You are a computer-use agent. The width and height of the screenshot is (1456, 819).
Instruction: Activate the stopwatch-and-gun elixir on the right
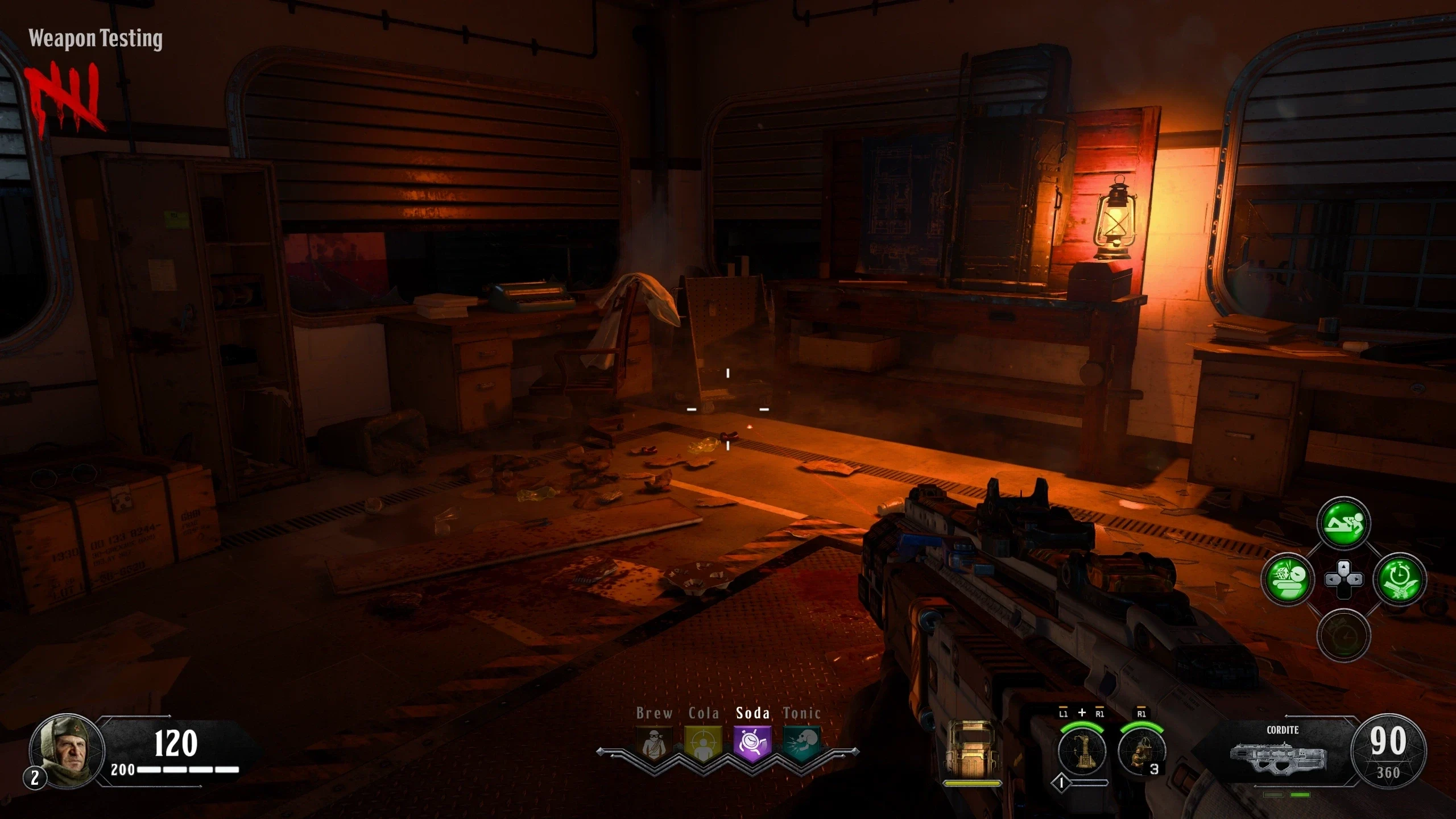pyautogui.click(x=1400, y=580)
